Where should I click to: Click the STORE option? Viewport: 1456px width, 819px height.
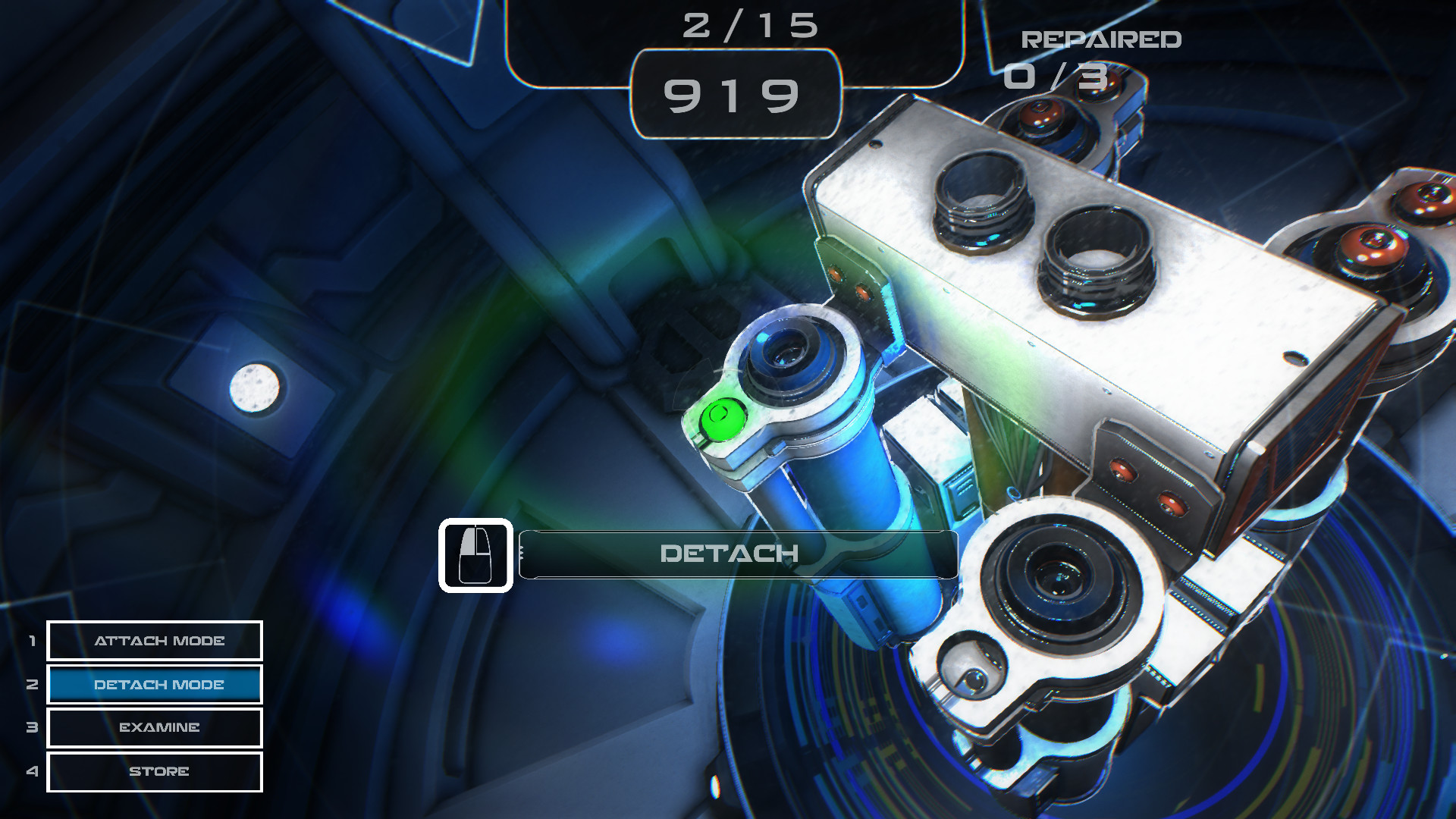(154, 771)
